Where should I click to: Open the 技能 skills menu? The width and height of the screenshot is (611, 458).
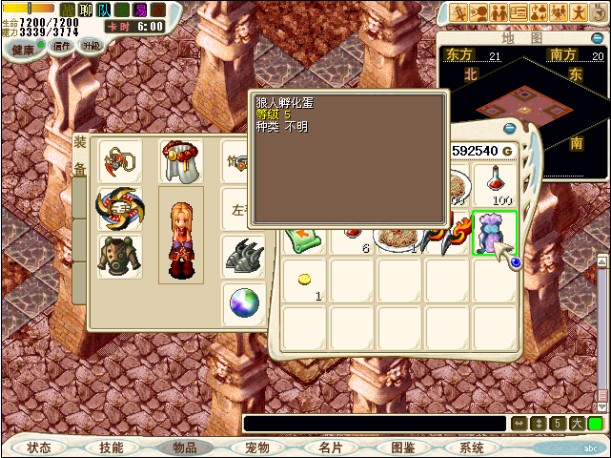(x=112, y=448)
